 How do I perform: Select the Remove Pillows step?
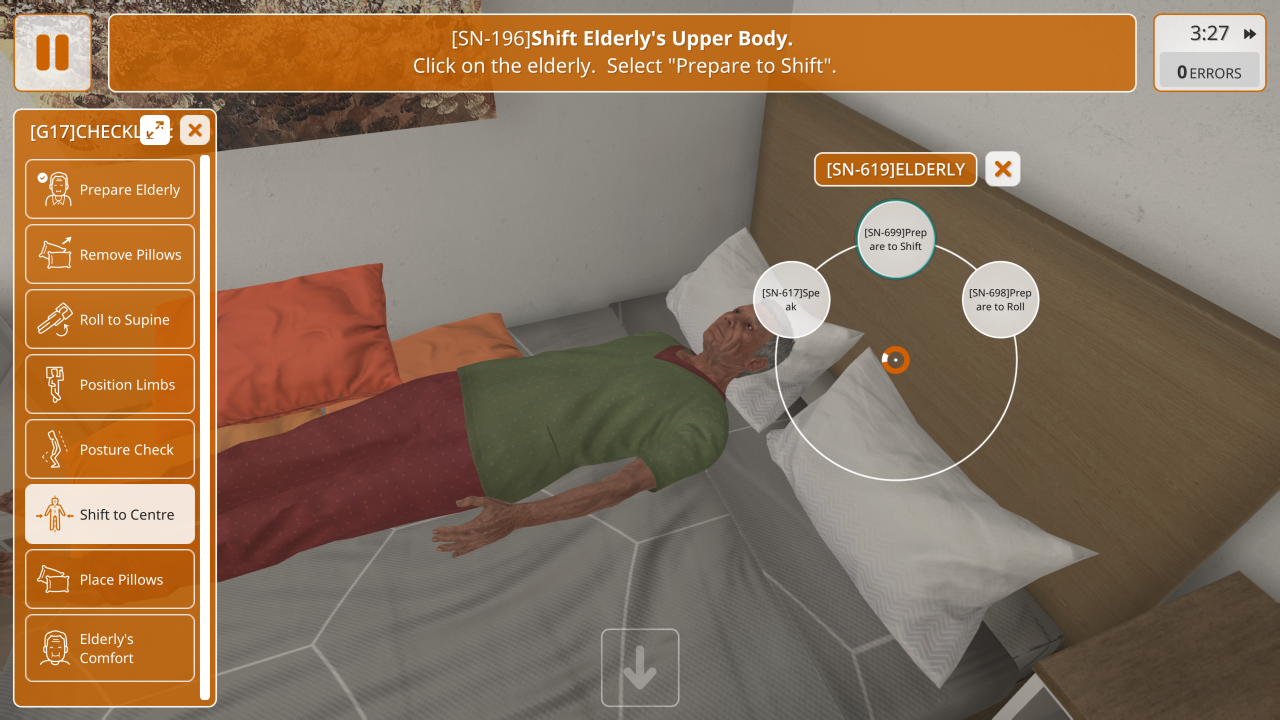coord(110,254)
